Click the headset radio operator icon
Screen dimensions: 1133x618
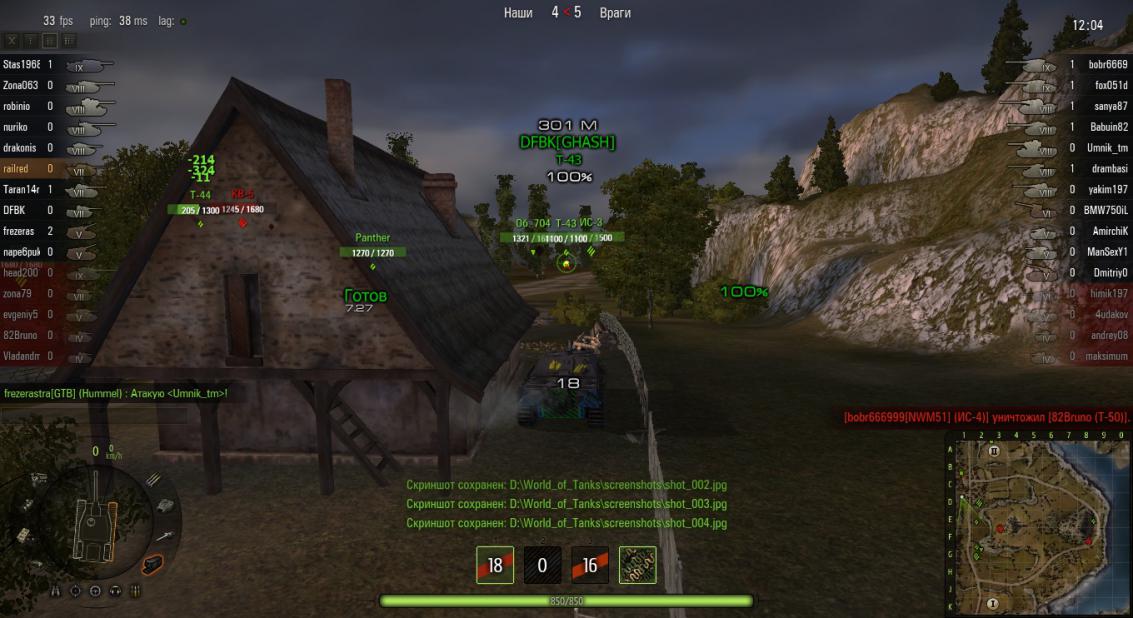tap(115, 591)
